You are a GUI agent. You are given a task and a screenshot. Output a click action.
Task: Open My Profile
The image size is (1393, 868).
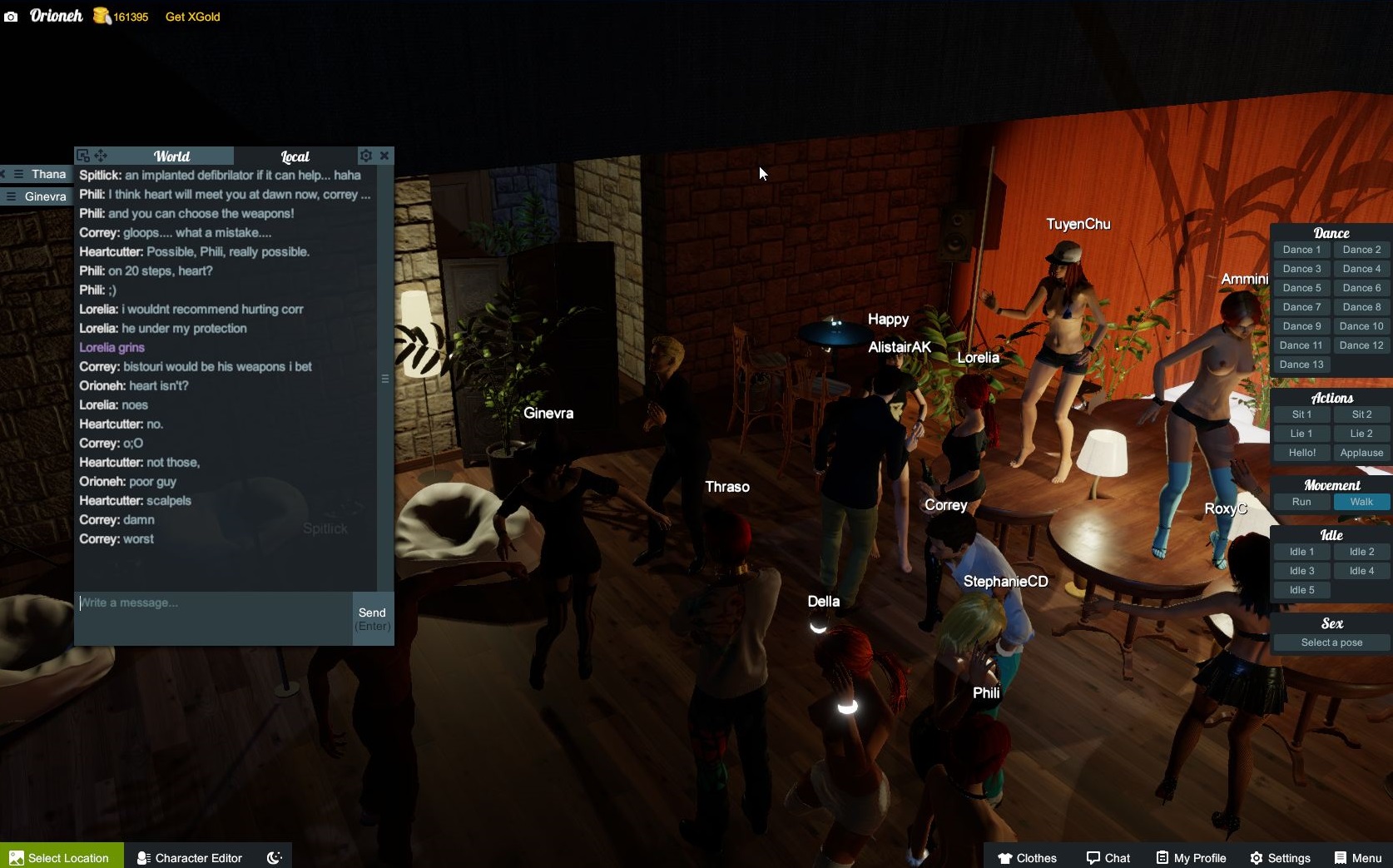click(1191, 857)
